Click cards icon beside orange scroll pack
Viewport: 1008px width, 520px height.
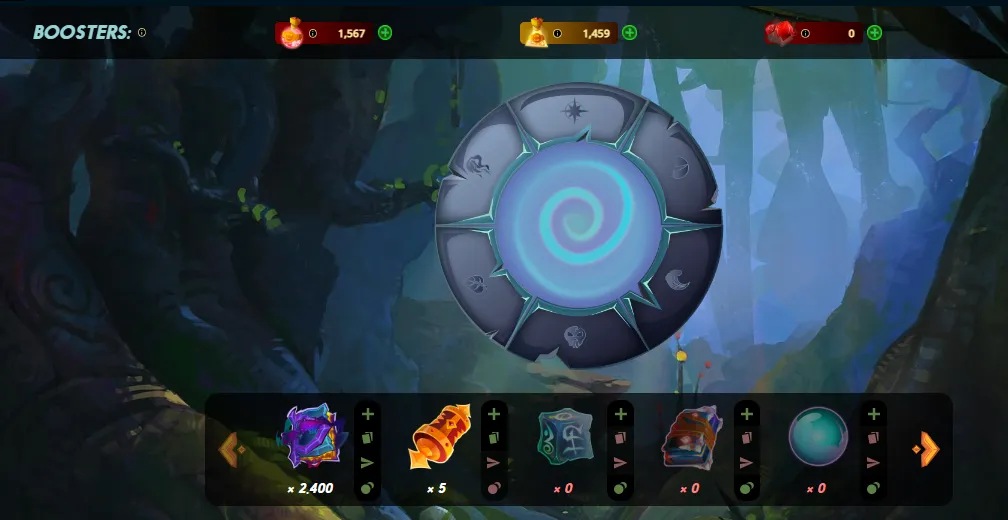click(494, 438)
